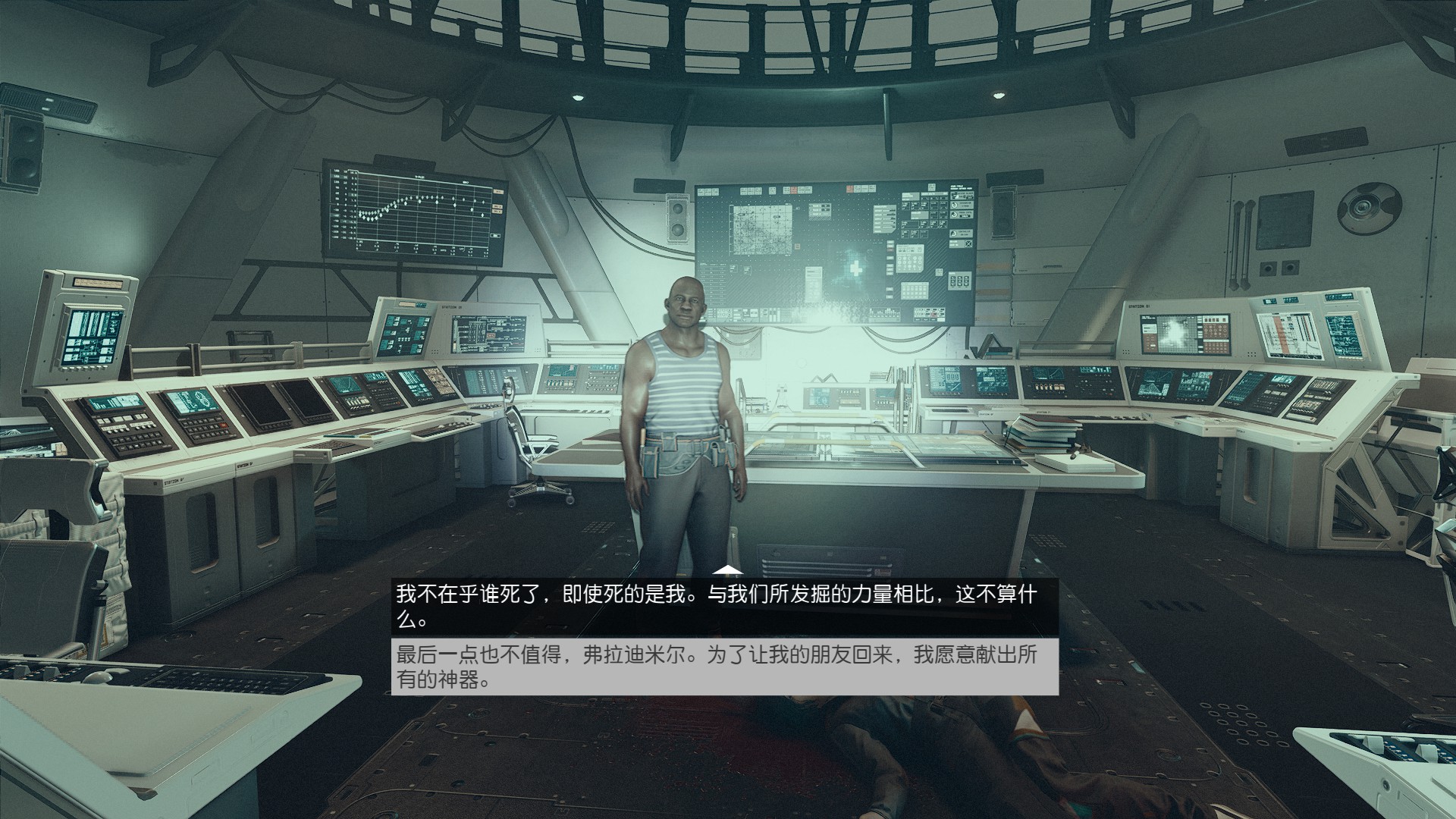Choose the reply "我不在乎谁死了"

pyautogui.click(x=724, y=607)
